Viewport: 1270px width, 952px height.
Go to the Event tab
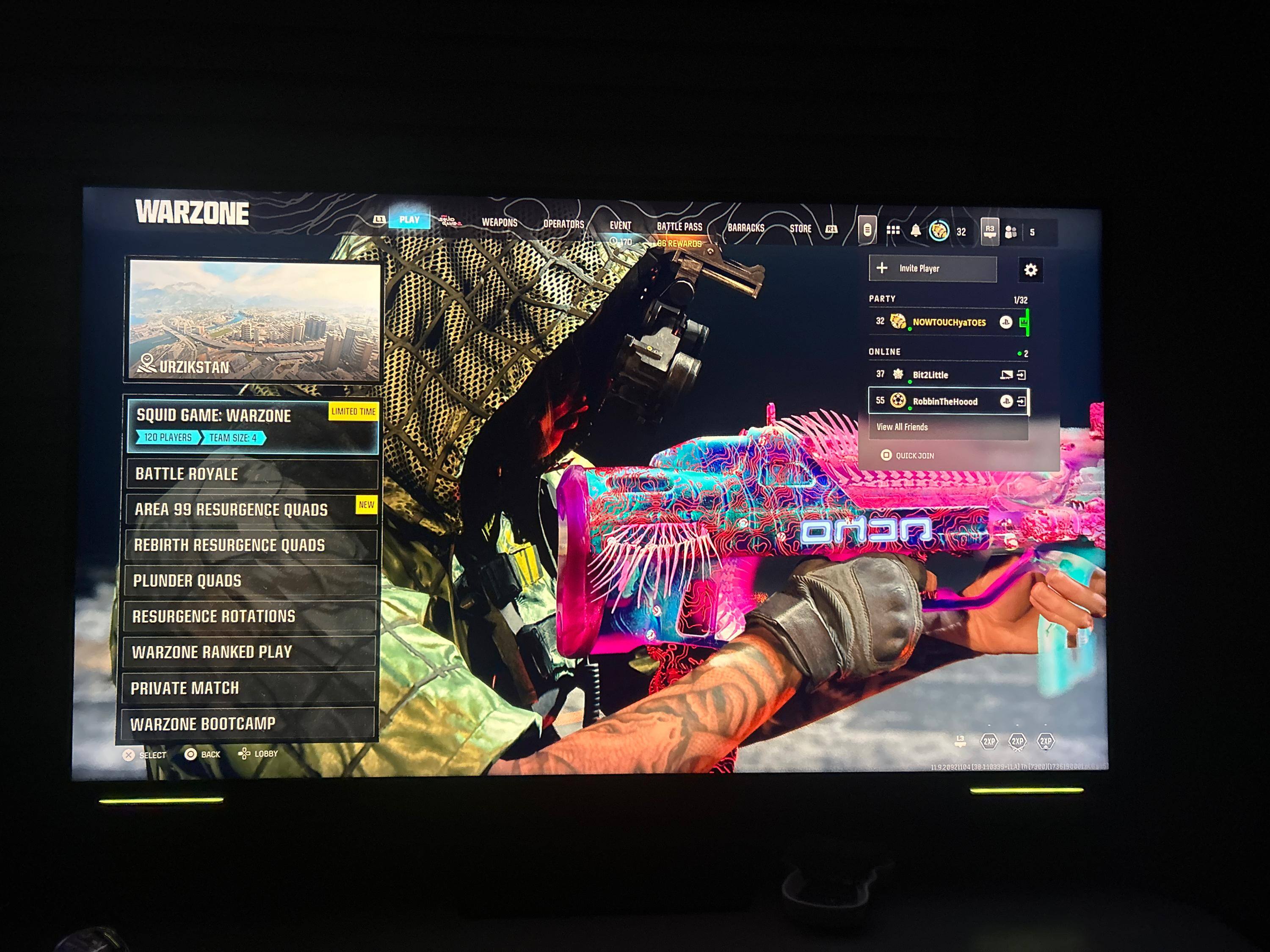tap(620, 226)
